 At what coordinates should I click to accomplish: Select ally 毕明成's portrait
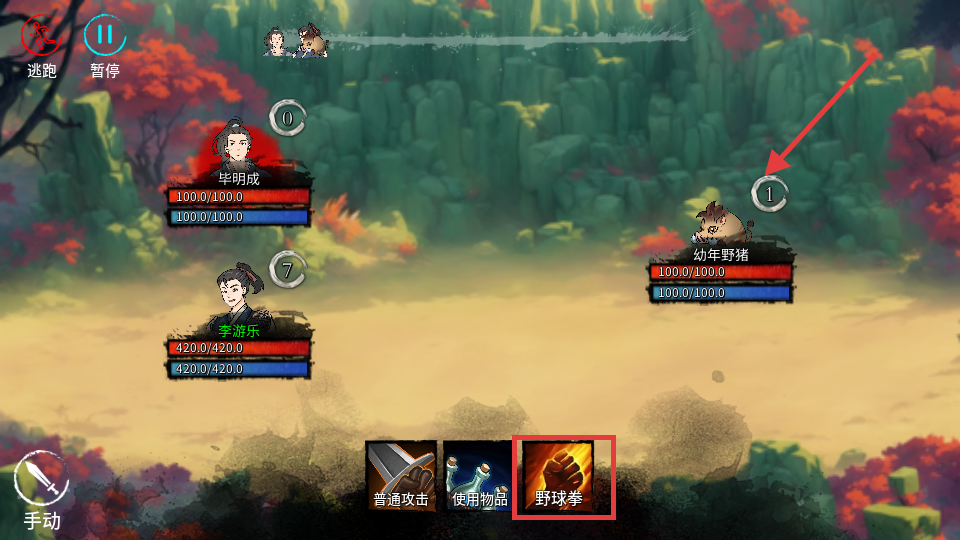point(238,150)
